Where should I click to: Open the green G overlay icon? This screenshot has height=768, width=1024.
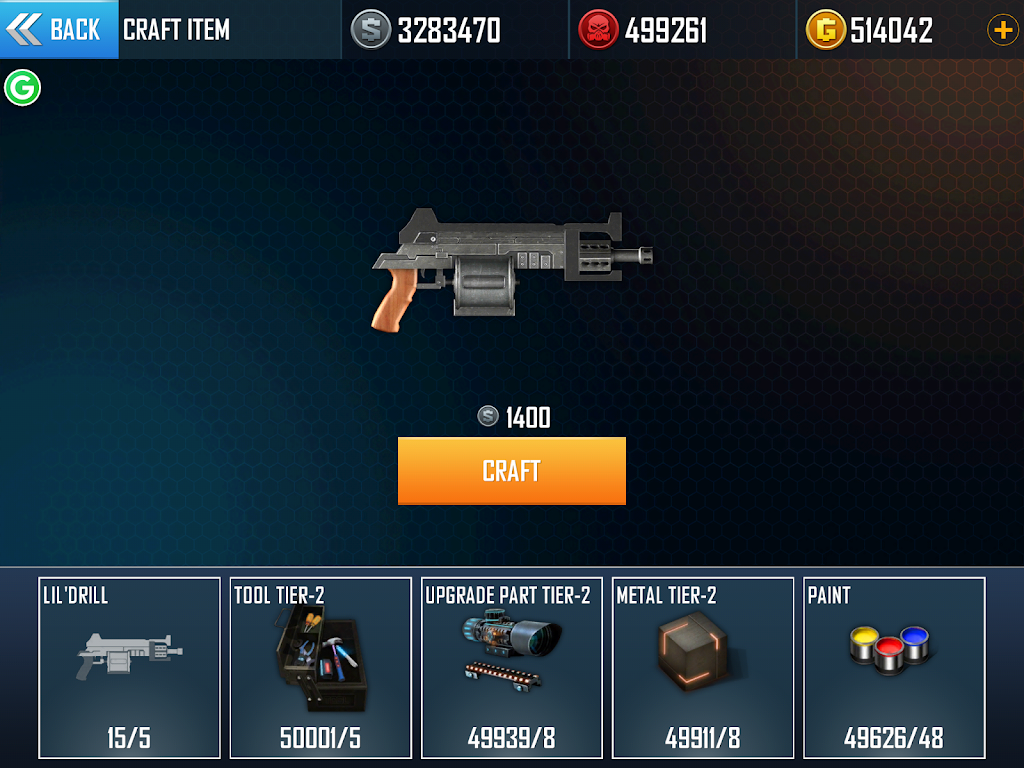pos(22,88)
